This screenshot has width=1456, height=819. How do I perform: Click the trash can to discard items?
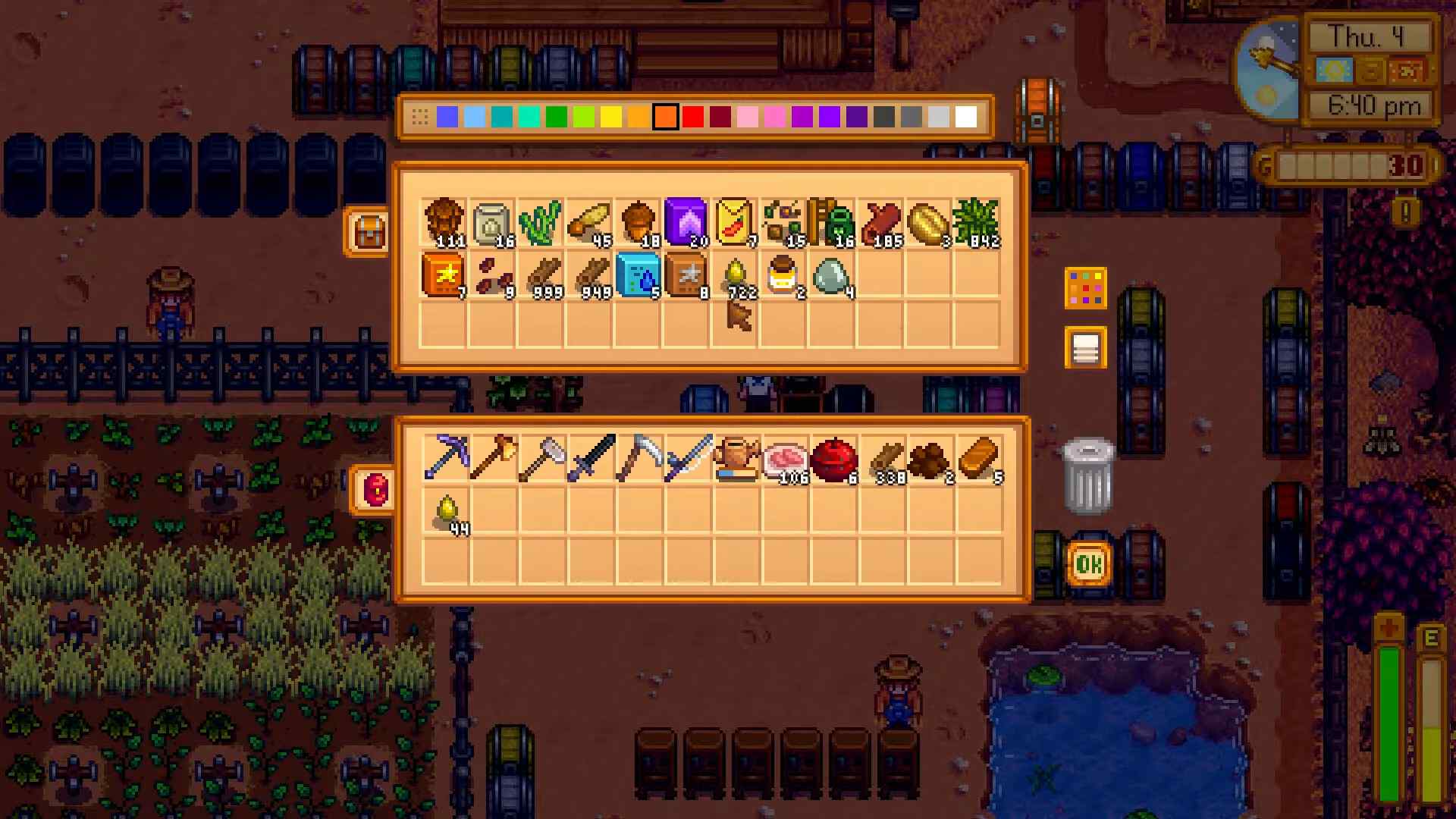click(x=1086, y=474)
